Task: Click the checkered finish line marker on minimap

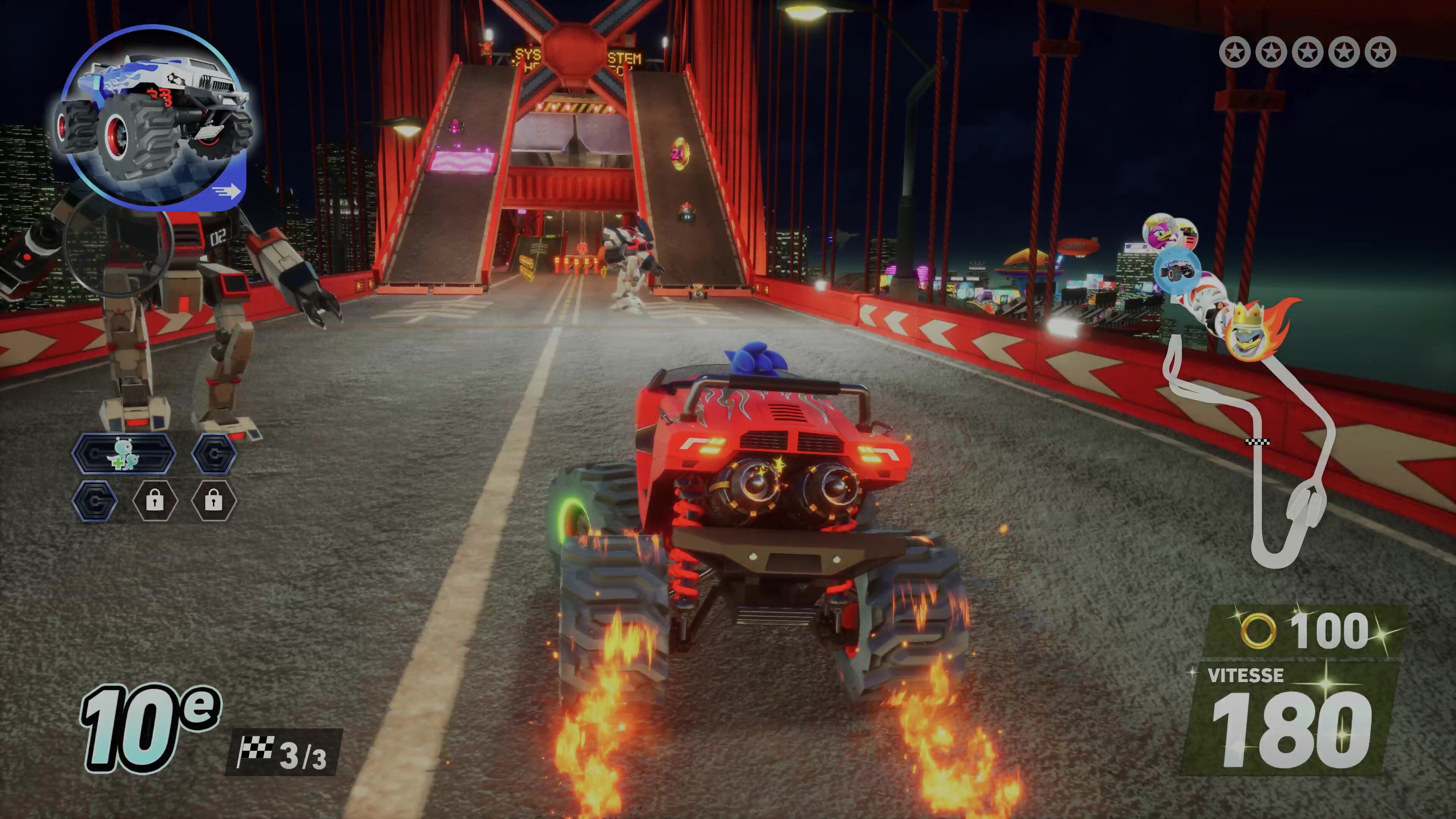Action: 1258,441
